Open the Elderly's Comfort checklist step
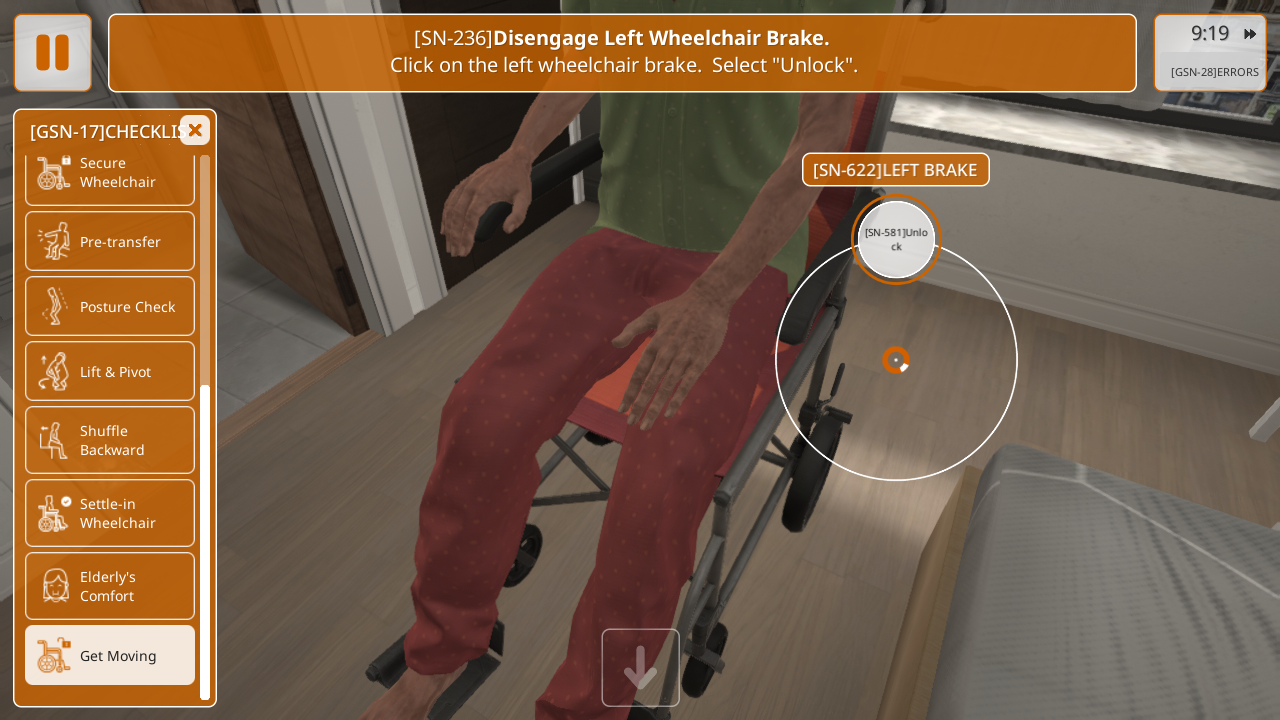This screenshot has height=720, width=1280. pyautogui.click(x=110, y=586)
